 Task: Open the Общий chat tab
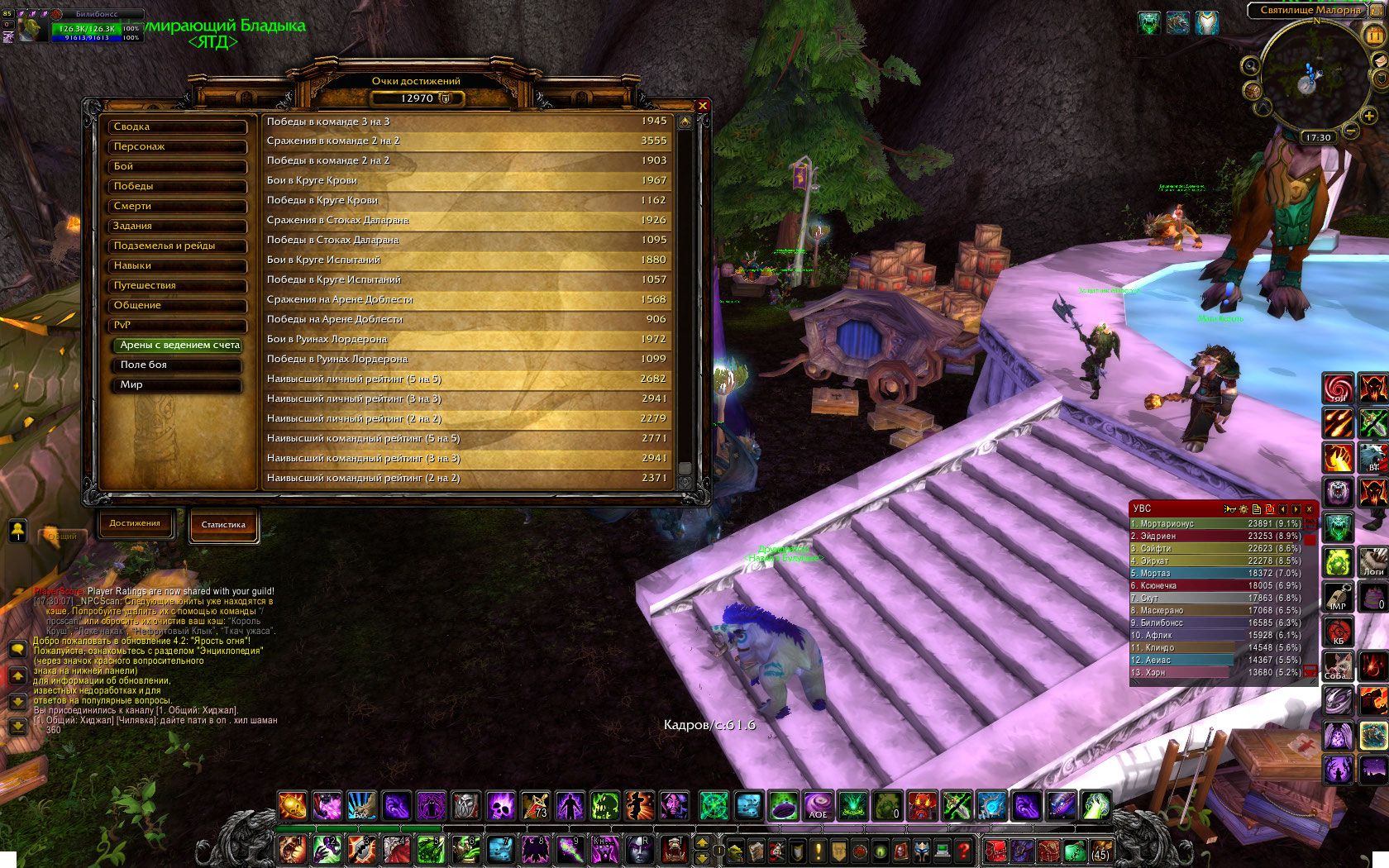62,537
